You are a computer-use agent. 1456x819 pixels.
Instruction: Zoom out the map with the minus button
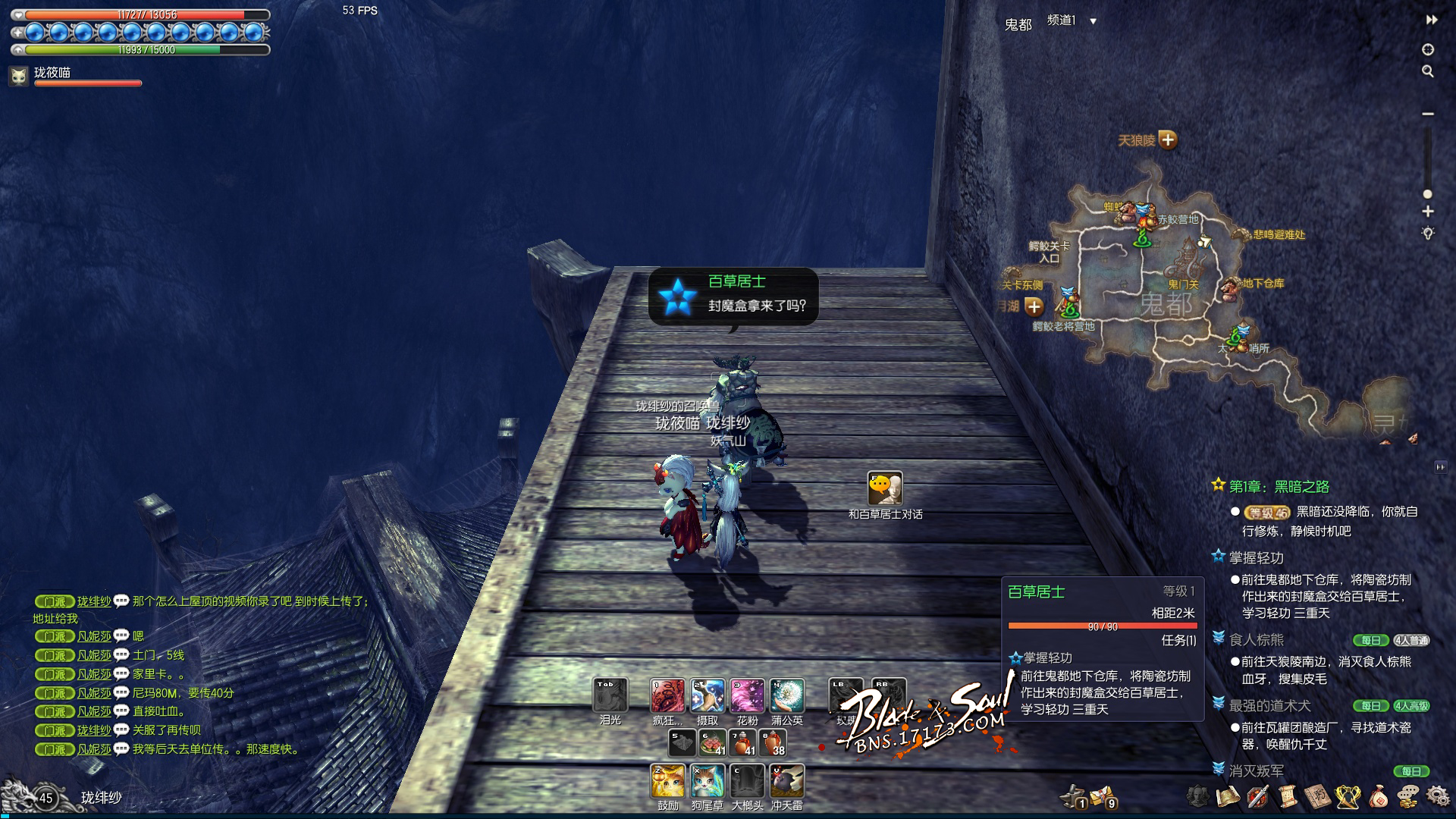pos(1428,114)
